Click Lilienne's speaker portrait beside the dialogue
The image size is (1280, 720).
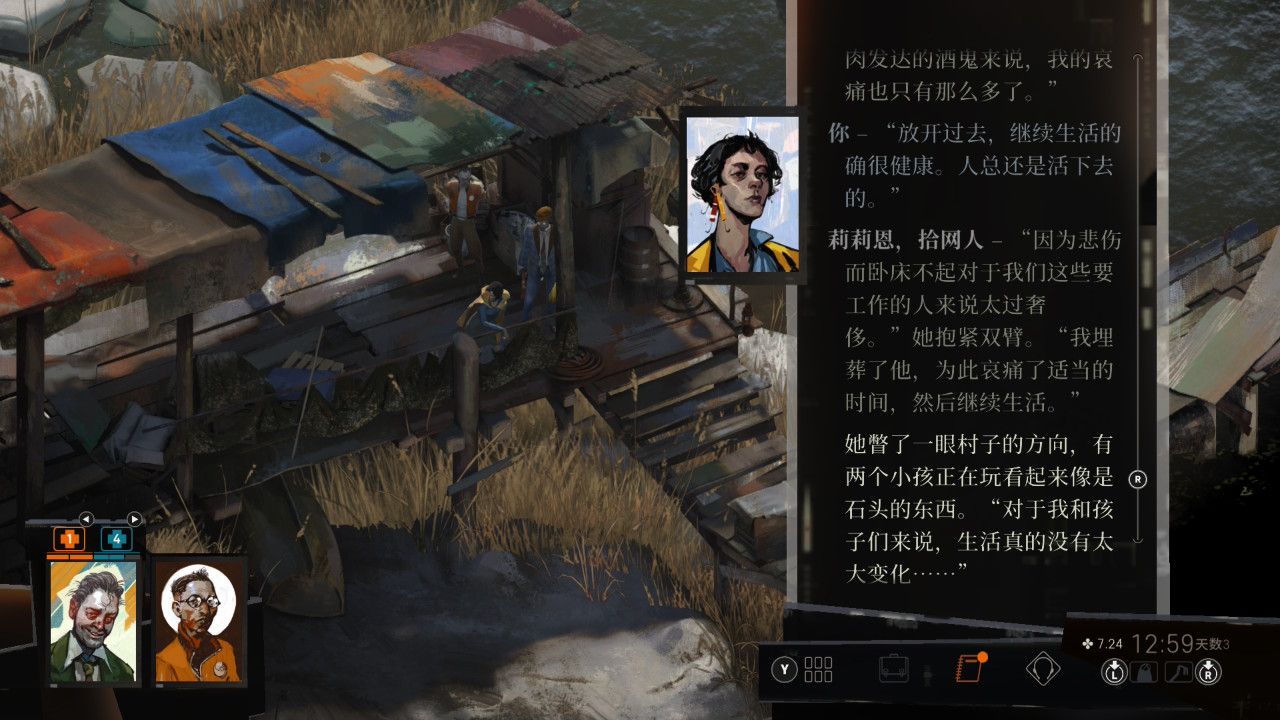pyautogui.click(x=742, y=195)
